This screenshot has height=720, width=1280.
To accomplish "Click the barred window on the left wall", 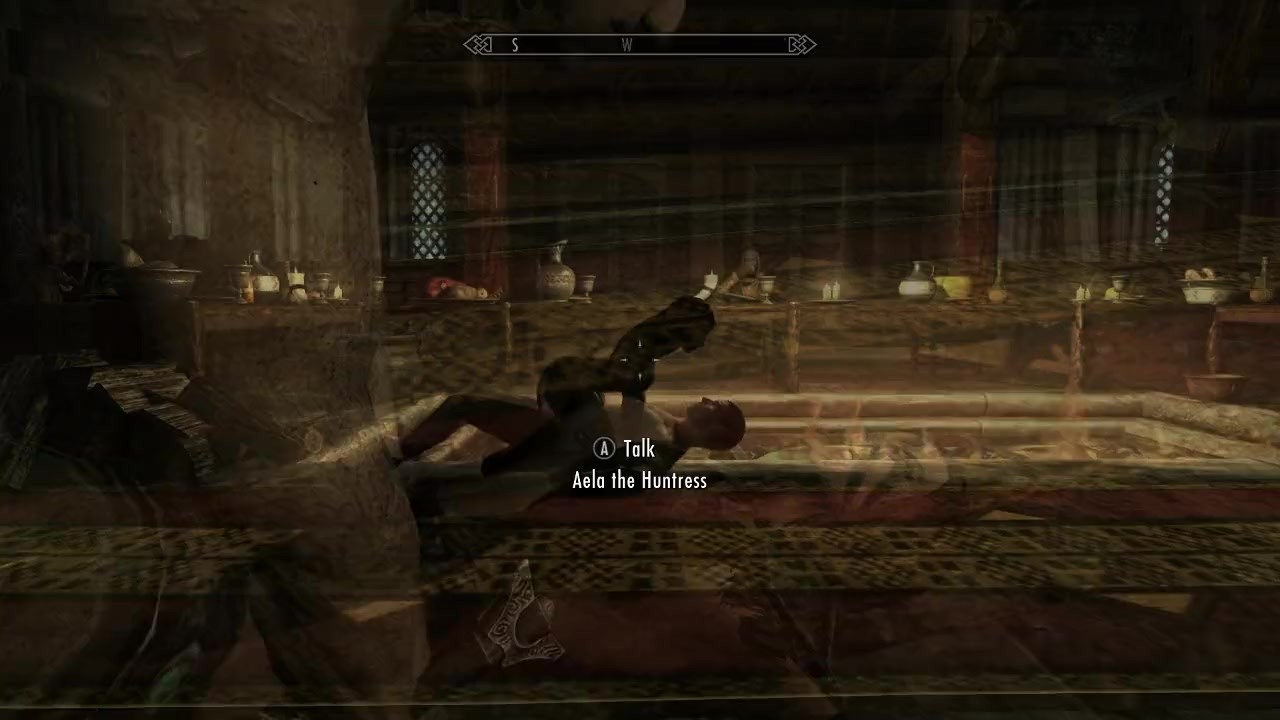I will (x=427, y=195).
